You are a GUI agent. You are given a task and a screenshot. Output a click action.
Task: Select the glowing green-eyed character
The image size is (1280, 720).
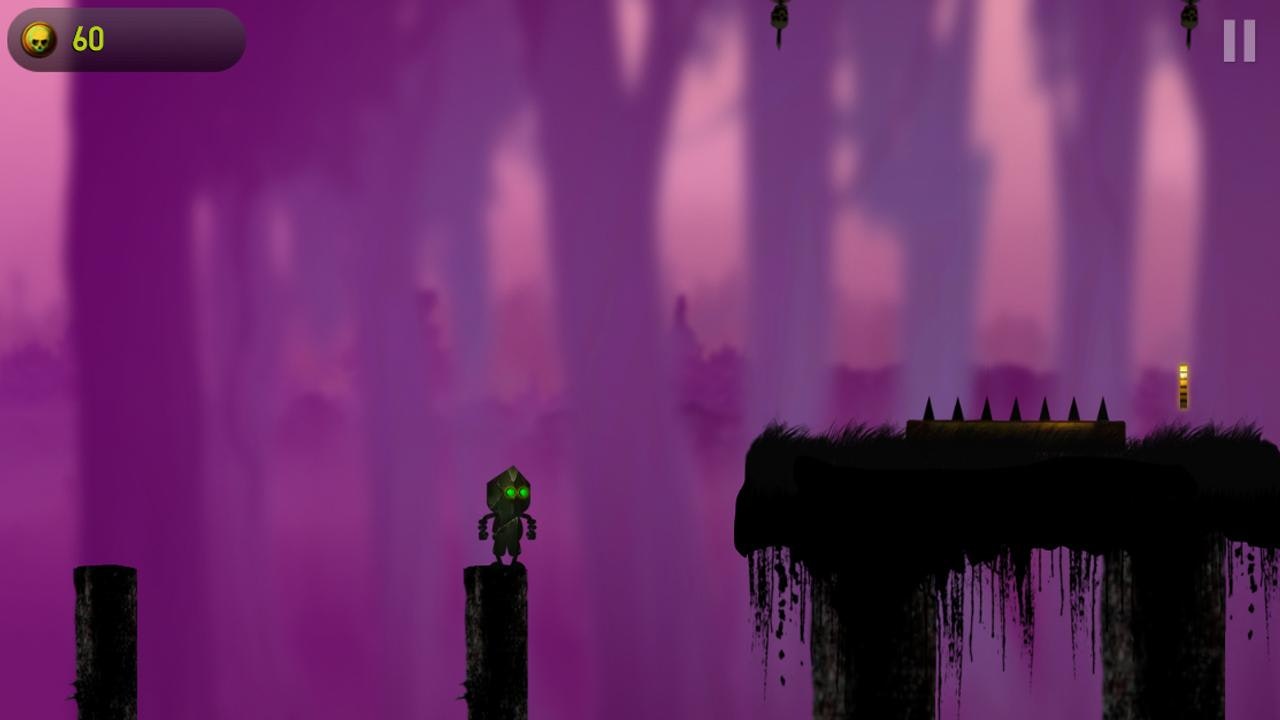(507, 510)
